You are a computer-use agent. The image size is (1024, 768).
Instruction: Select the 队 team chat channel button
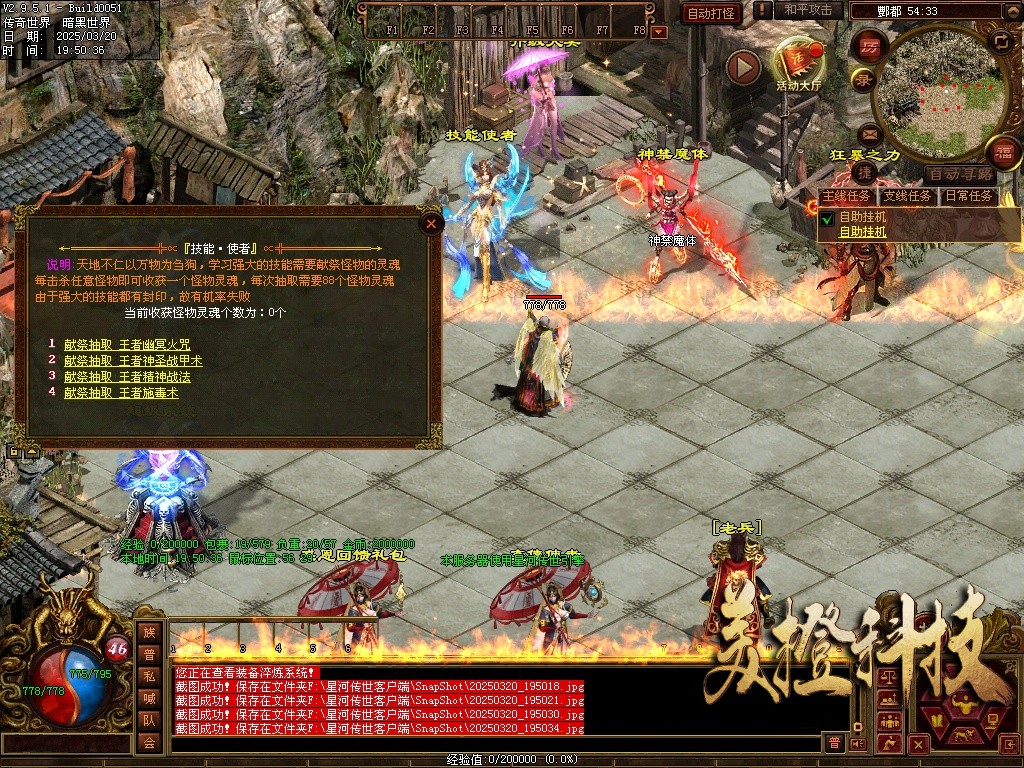tap(149, 720)
